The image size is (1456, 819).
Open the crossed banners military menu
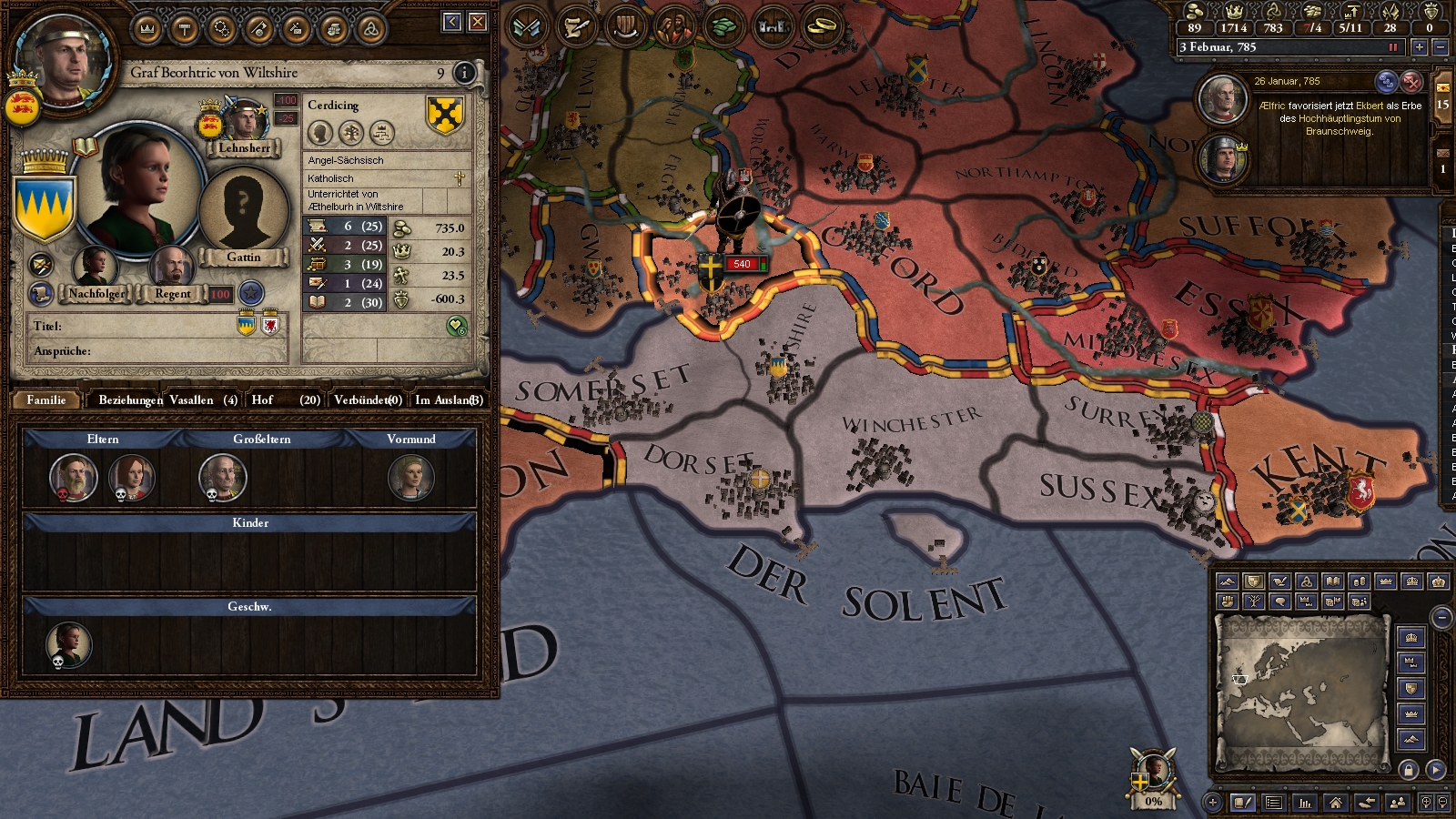point(527,27)
